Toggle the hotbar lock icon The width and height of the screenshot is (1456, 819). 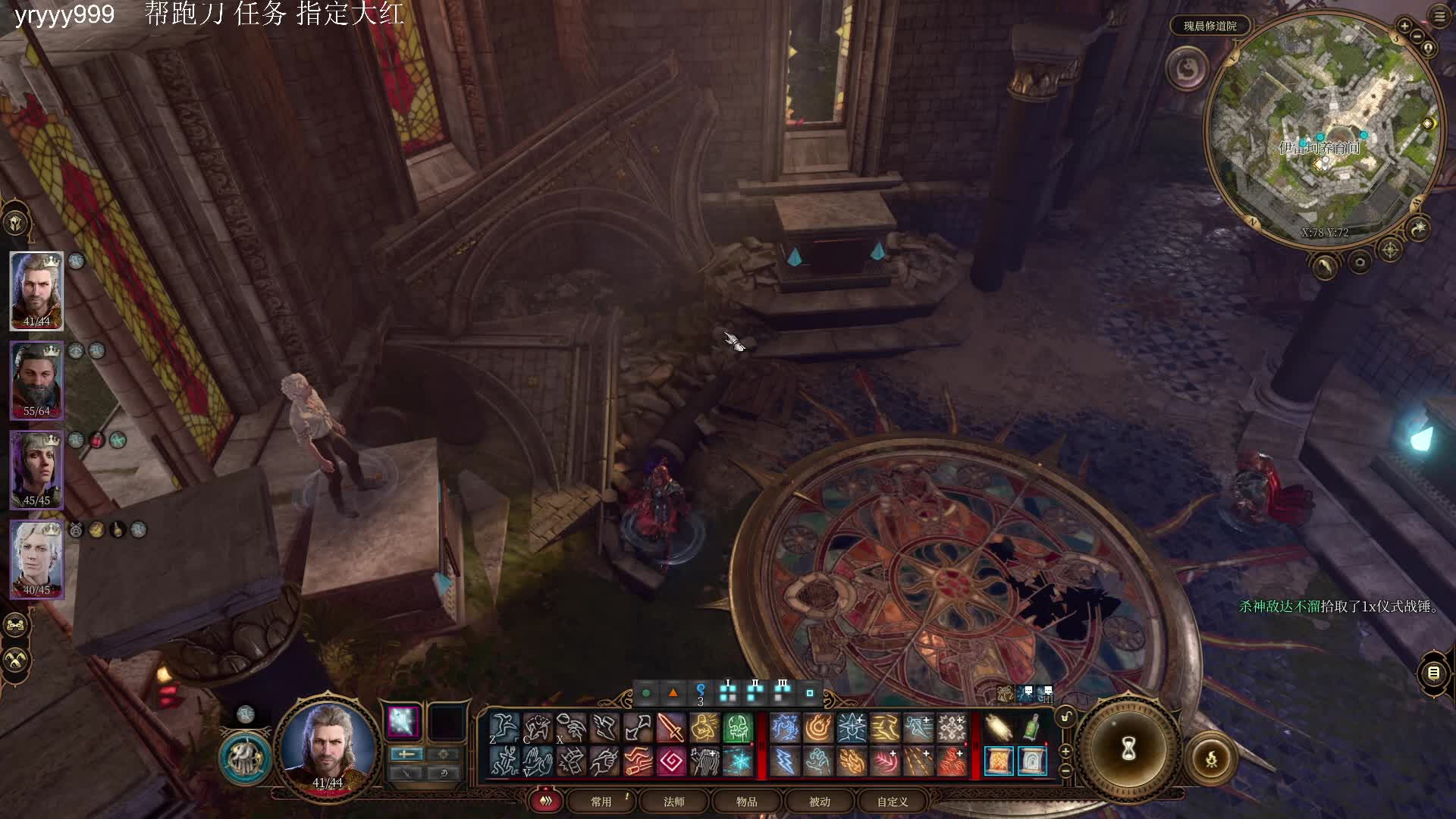(x=1065, y=717)
